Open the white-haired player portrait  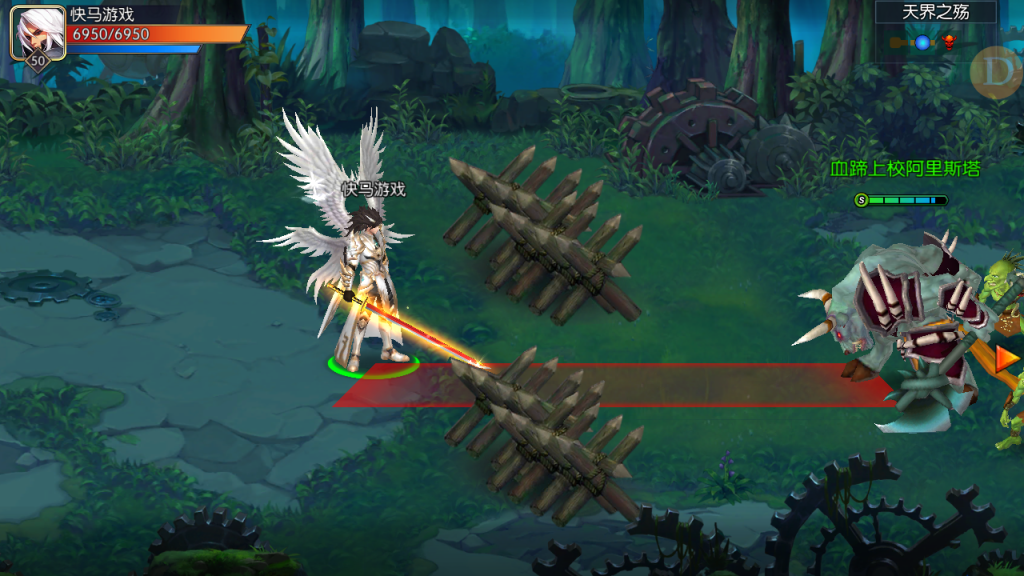(36, 30)
